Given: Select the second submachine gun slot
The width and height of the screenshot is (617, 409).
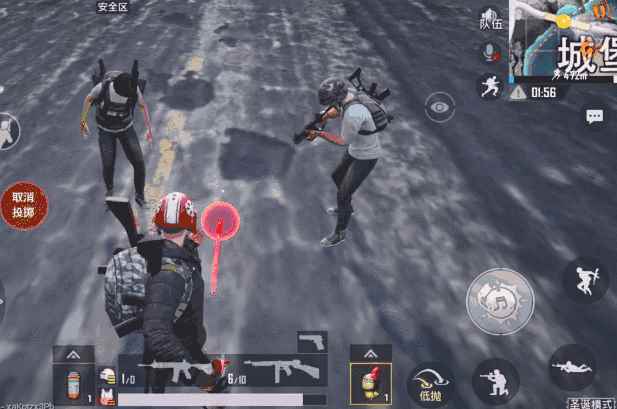Looking at the screenshot, I should click(x=281, y=372).
